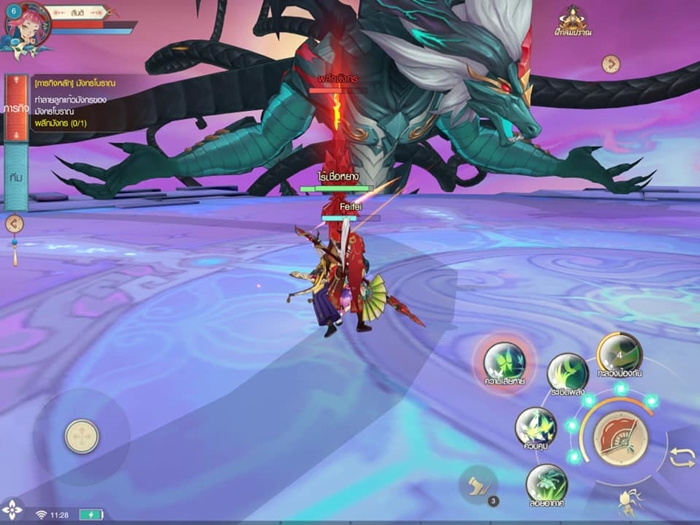Collapse the quest panel with the arrow

[x=14, y=224]
